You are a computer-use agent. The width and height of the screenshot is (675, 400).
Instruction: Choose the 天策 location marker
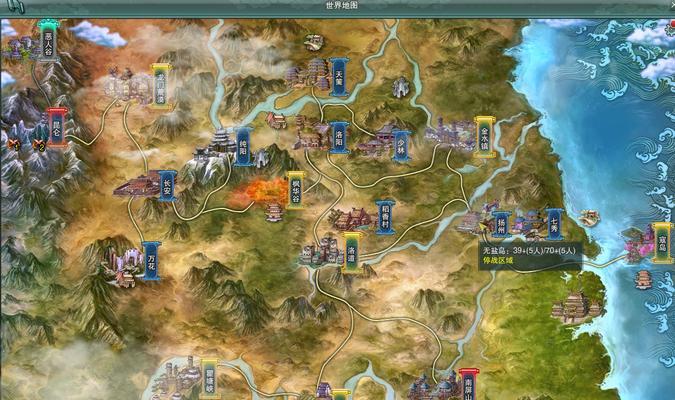[x=339, y=76]
